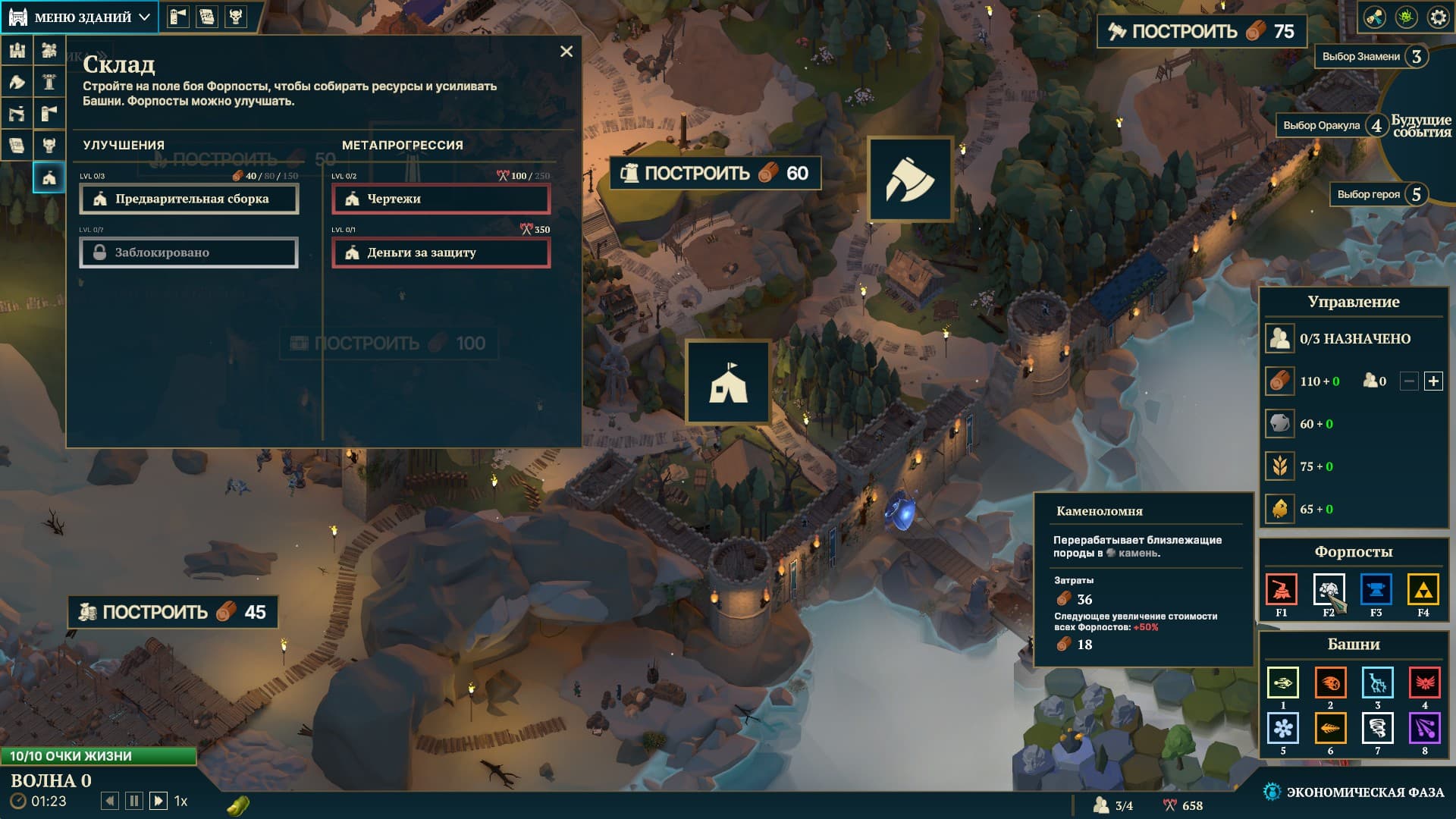Close the Склад panel

[566, 52]
